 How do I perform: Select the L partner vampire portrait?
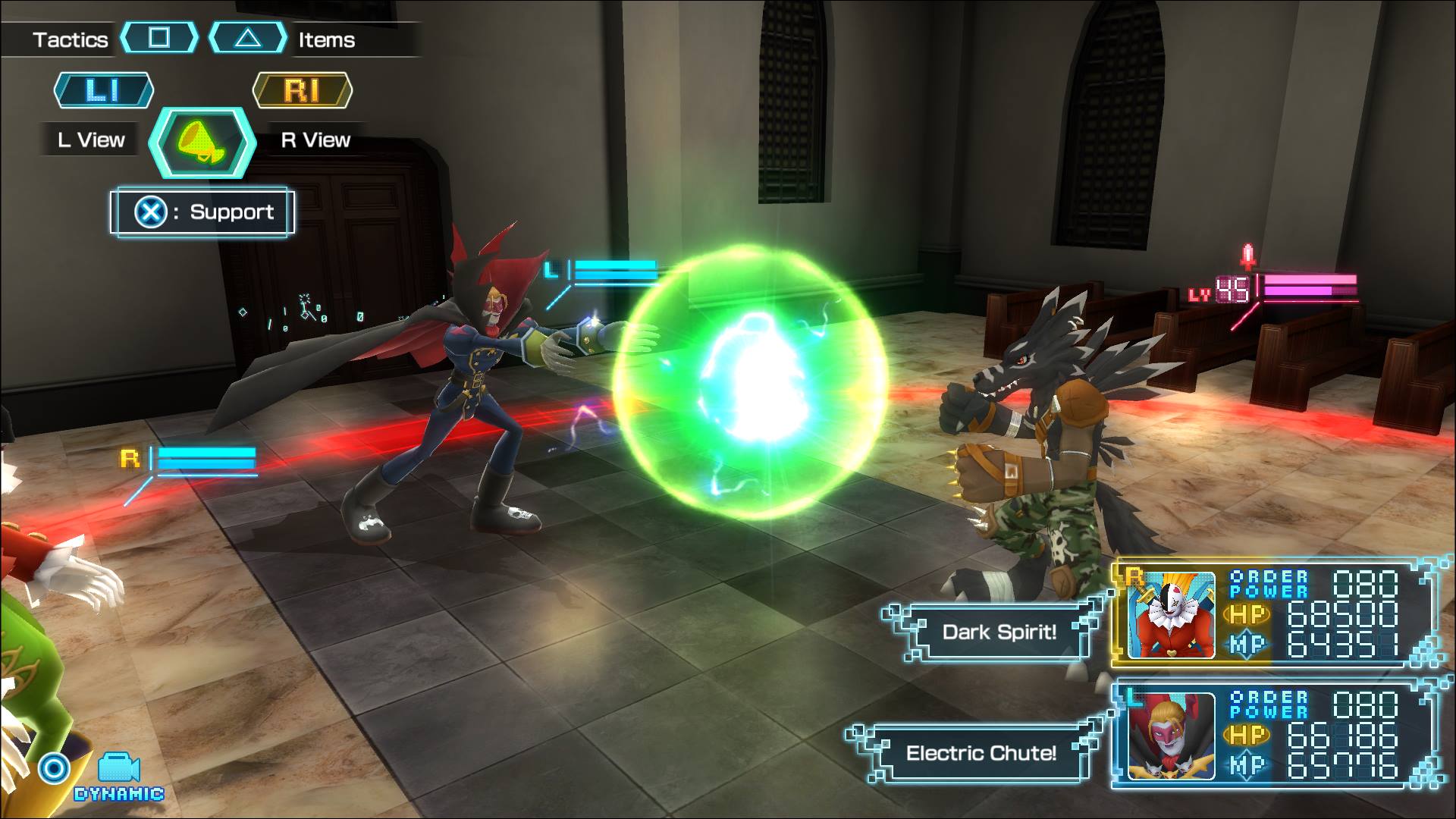pyautogui.click(x=1169, y=735)
